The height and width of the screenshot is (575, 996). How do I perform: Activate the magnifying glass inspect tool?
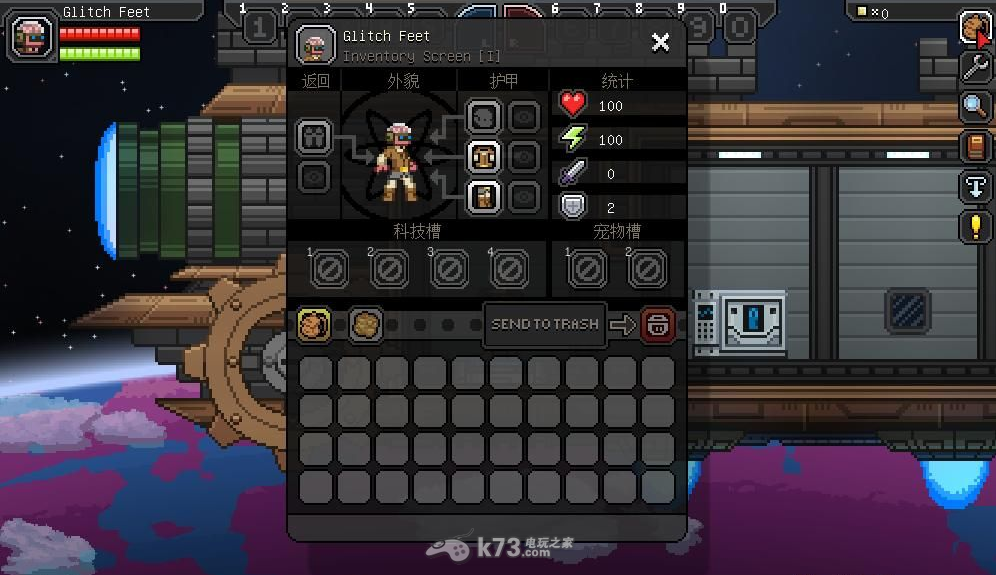coord(975,106)
